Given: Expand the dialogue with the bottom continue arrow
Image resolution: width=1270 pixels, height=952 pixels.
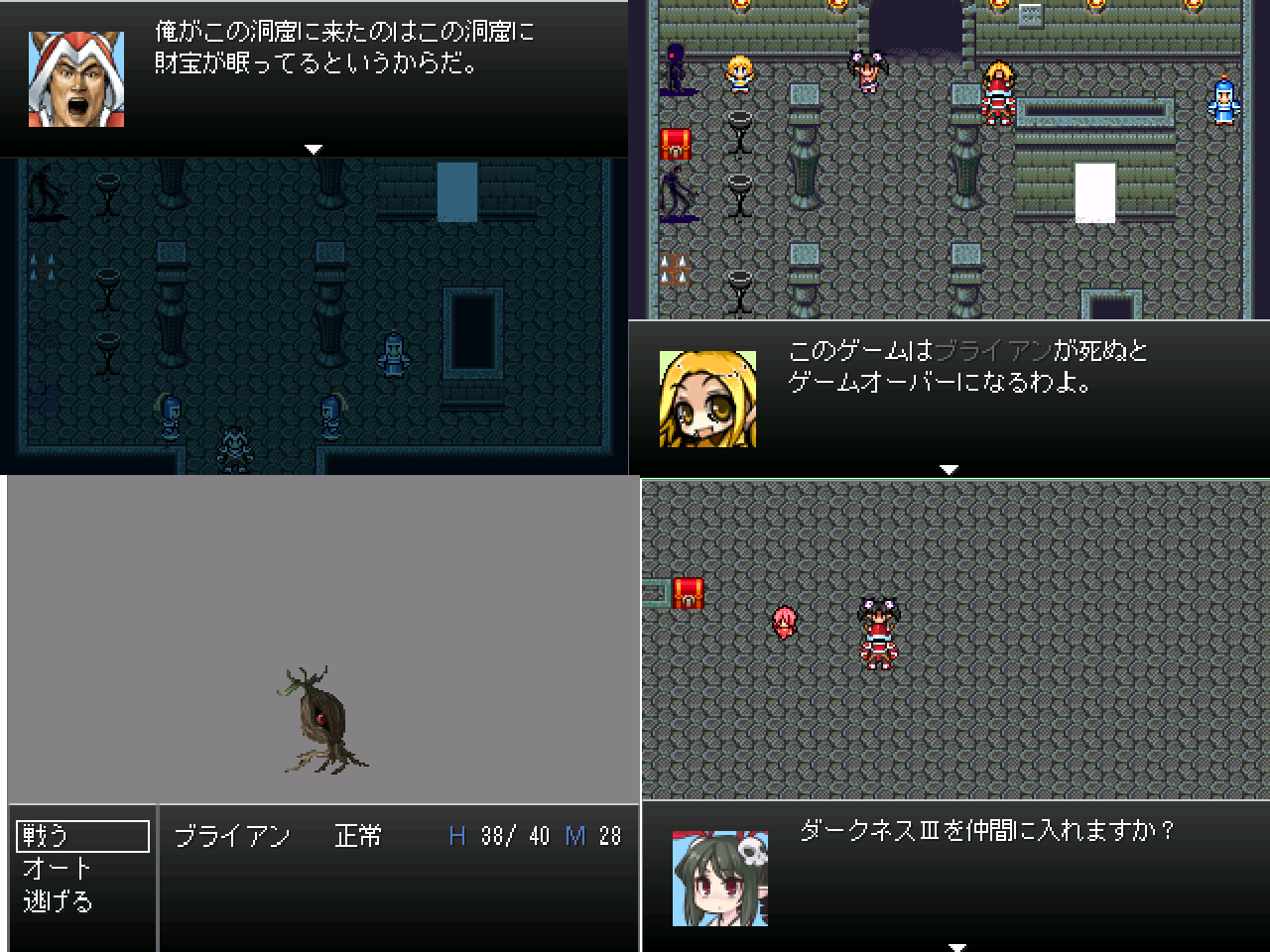Looking at the screenshot, I should pyautogui.click(x=955, y=947).
